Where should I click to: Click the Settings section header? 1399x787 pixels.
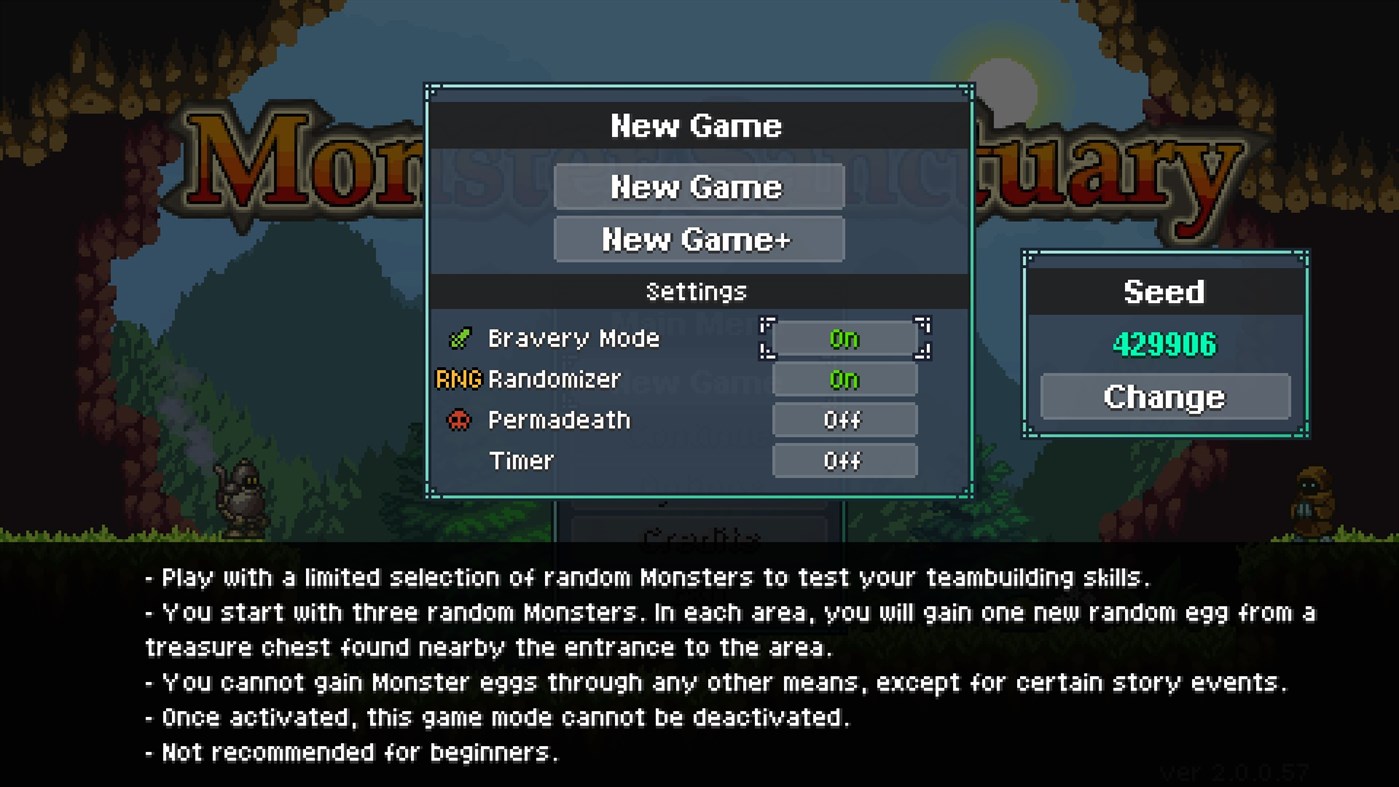(x=695, y=291)
